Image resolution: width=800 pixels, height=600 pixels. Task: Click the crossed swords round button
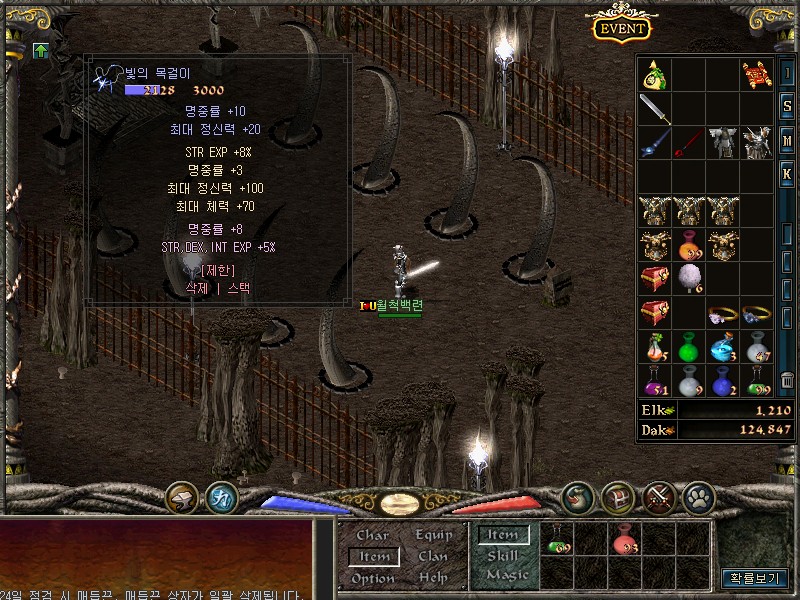[x=657, y=496]
